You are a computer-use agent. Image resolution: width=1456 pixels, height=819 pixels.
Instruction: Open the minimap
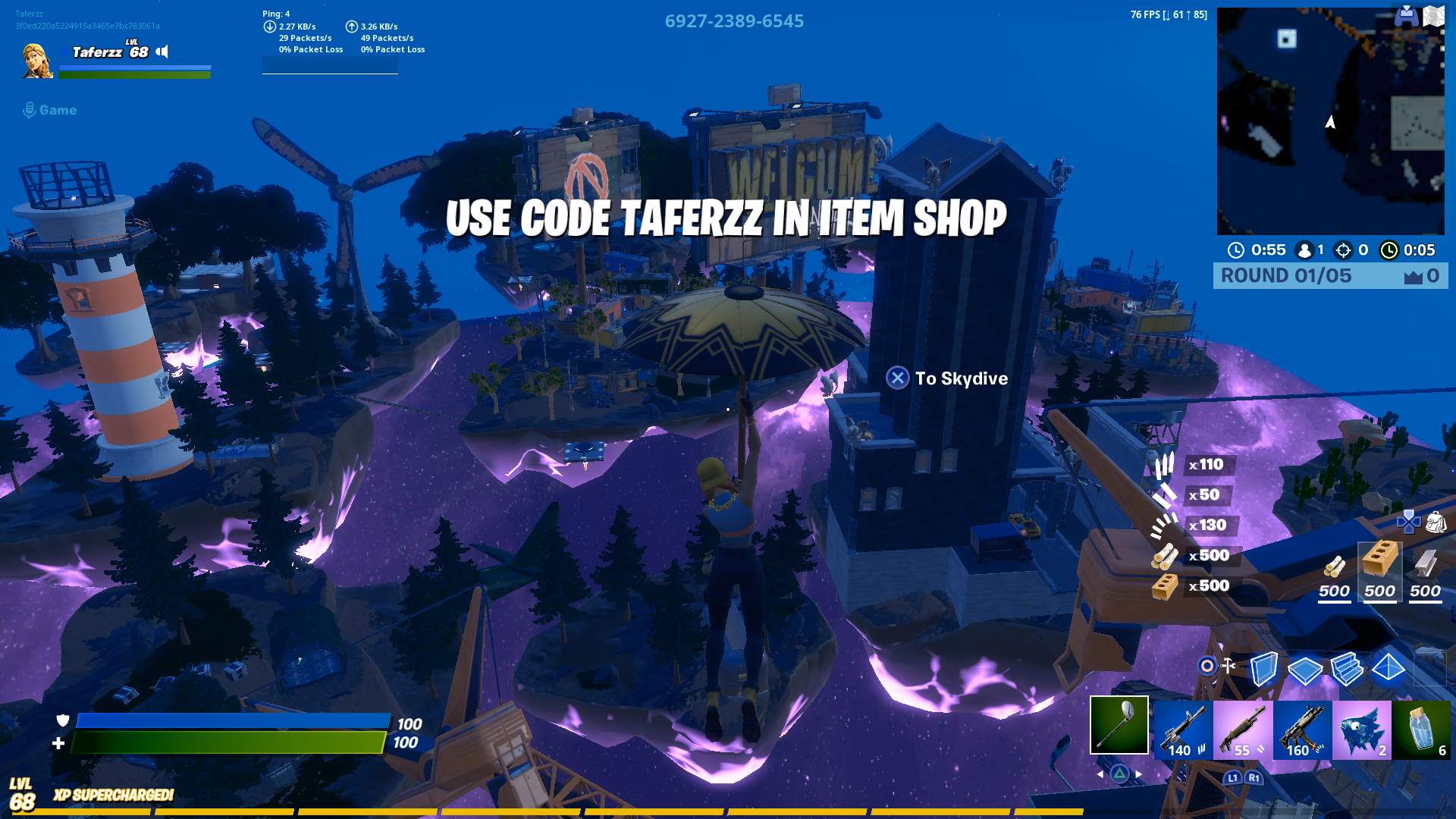[x=1330, y=121]
